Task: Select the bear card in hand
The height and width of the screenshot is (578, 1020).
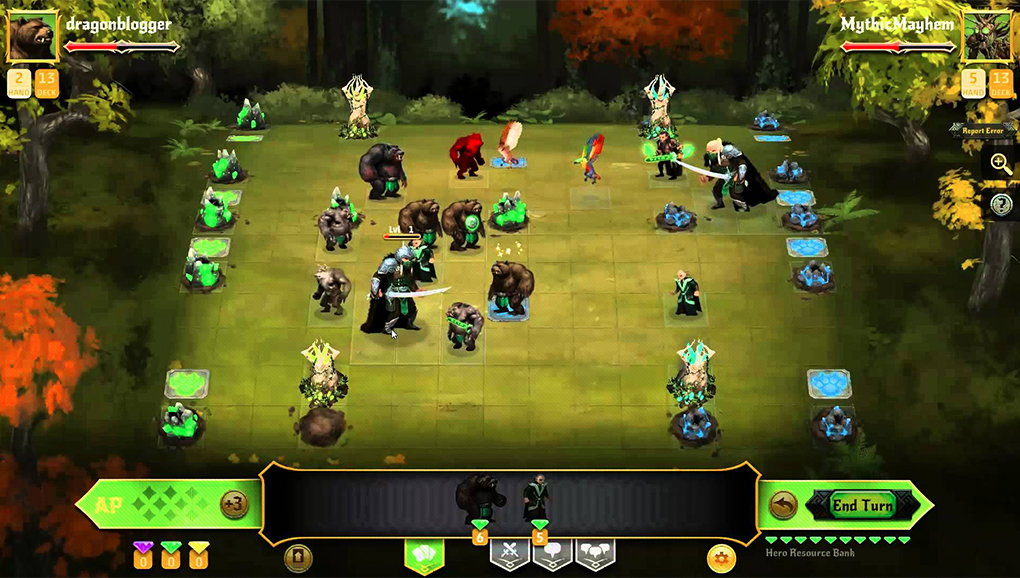Action: (480, 497)
